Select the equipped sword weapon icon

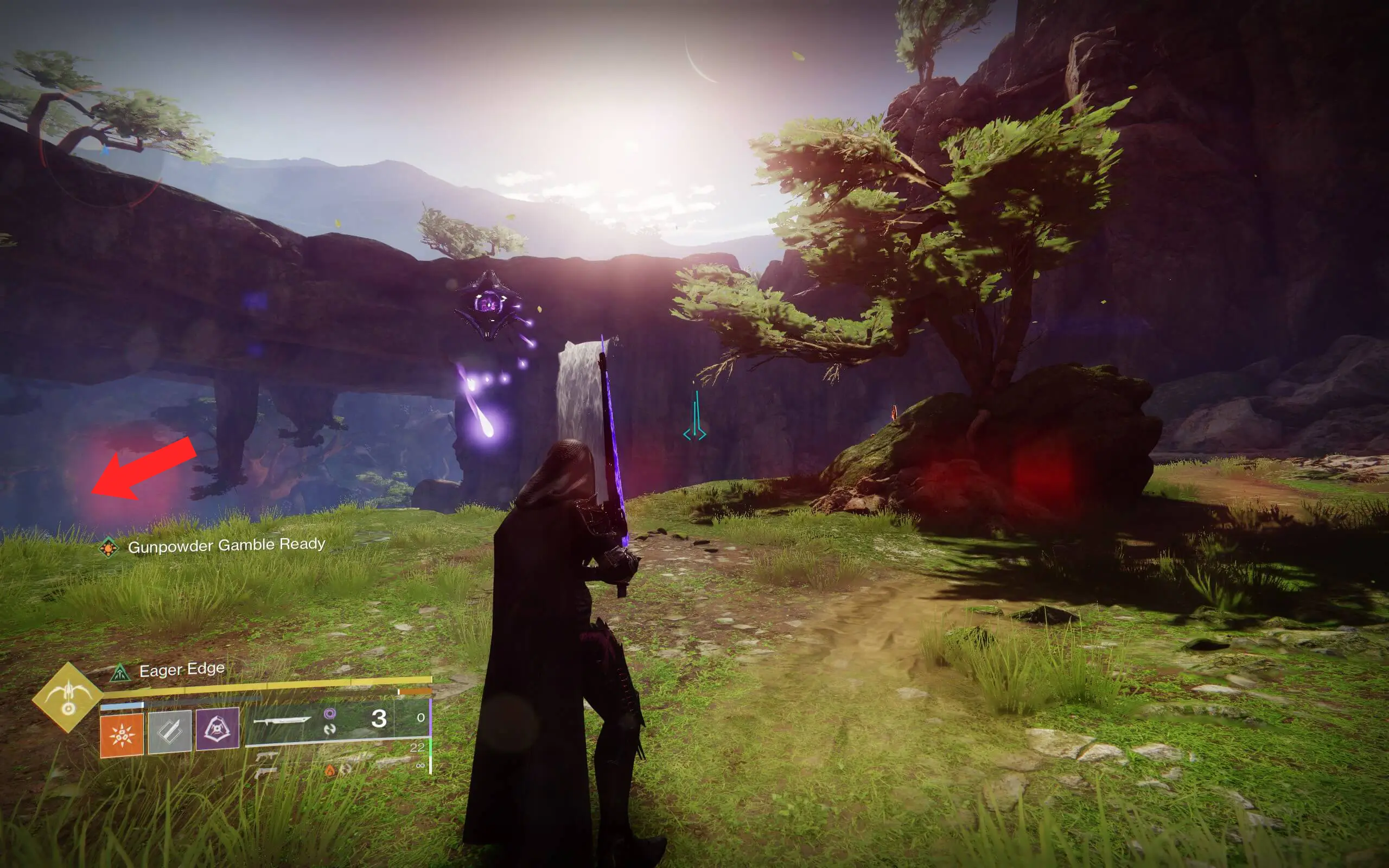[282, 722]
